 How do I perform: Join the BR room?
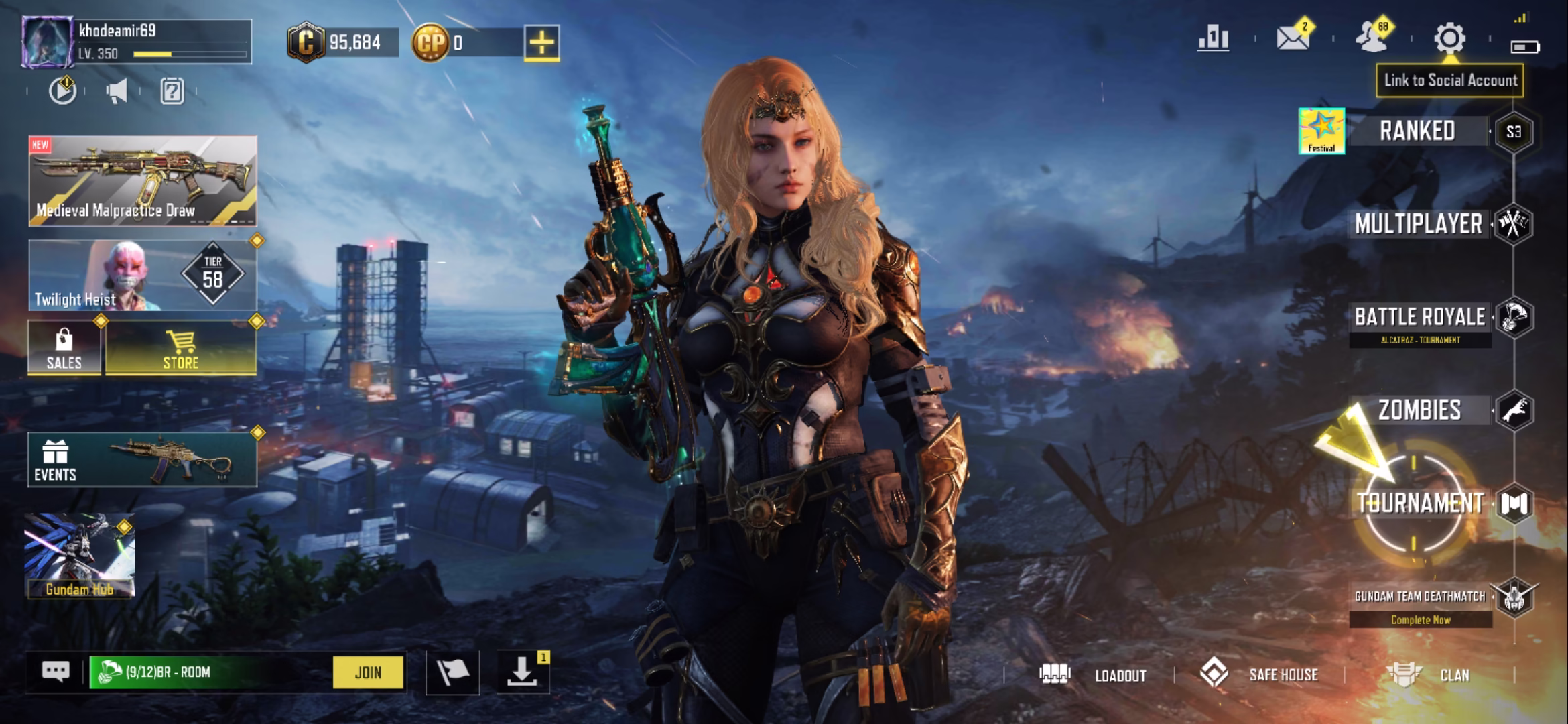pyautogui.click(x=368, y=672)
